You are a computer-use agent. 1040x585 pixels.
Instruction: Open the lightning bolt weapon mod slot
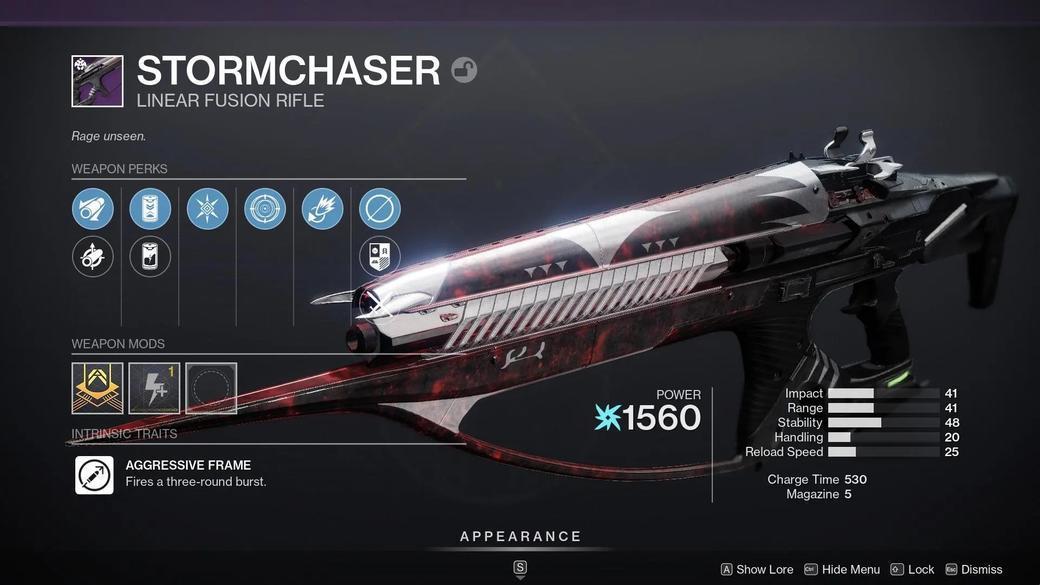pyautogui.click(x=154, y=388)
